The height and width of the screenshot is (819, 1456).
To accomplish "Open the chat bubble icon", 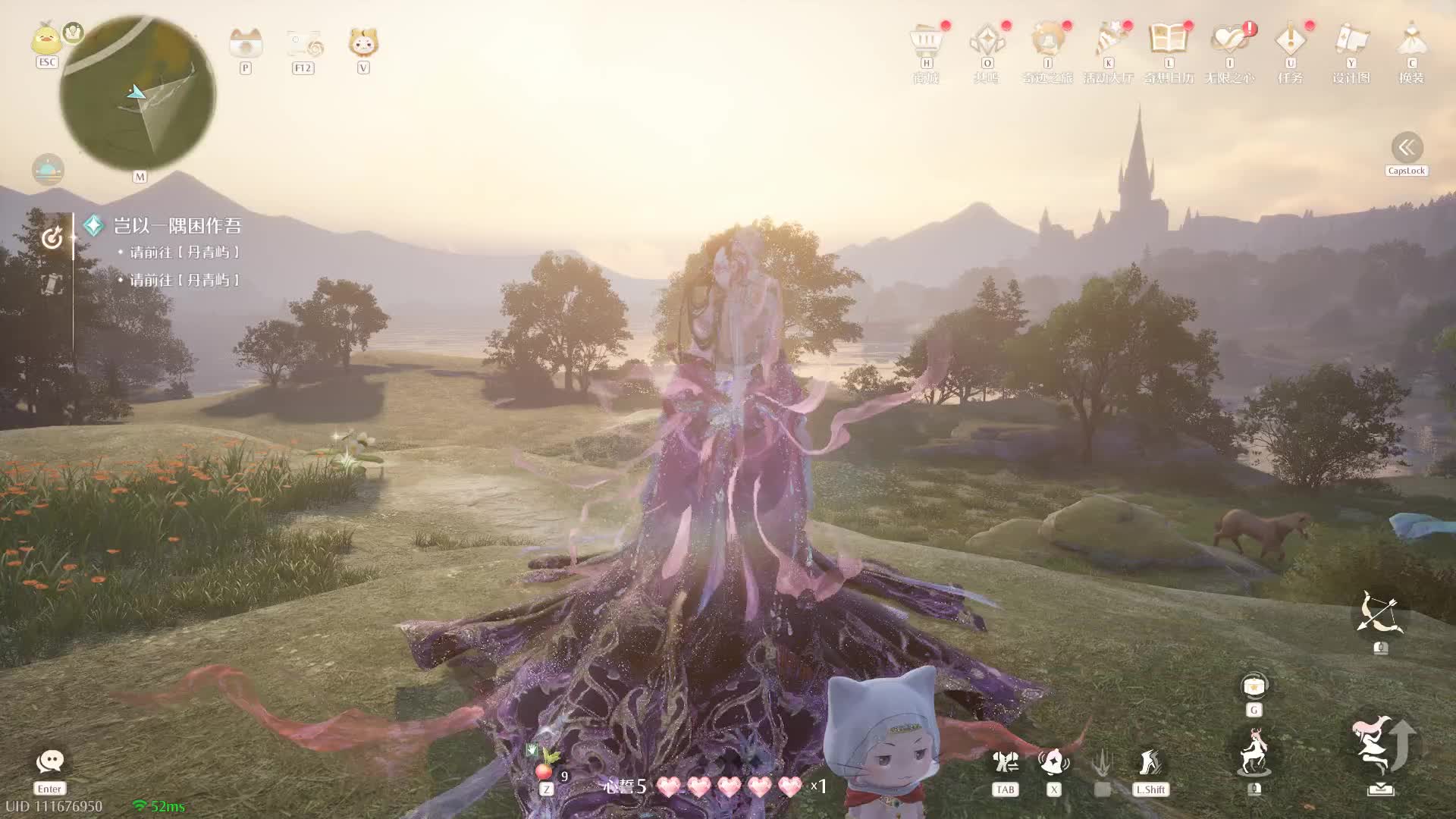I will pos(50,761).
